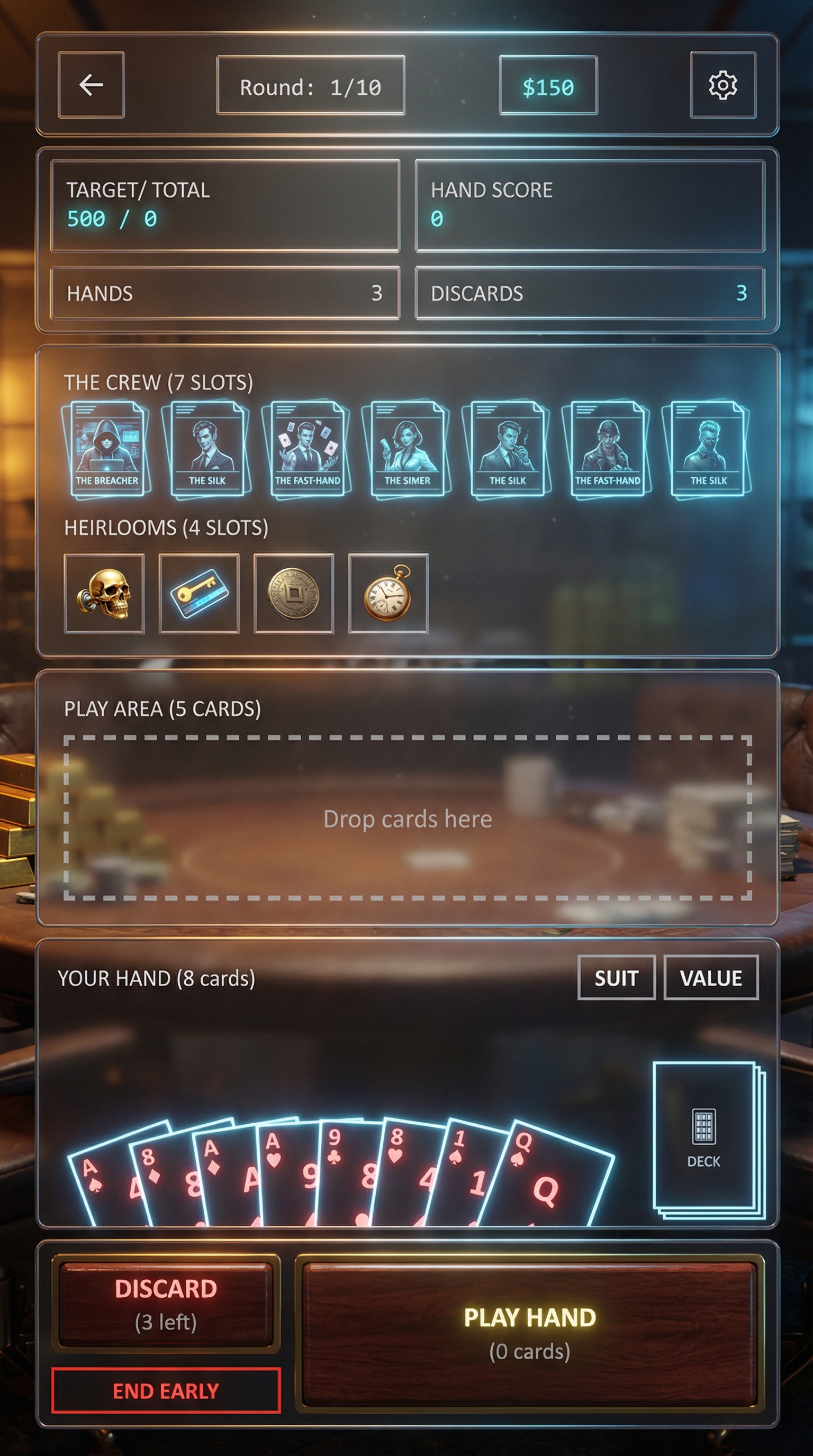Inspect the golden skull heirloom
The image size is (813, 1456).
pyautogui.click(x=105, y=594)
